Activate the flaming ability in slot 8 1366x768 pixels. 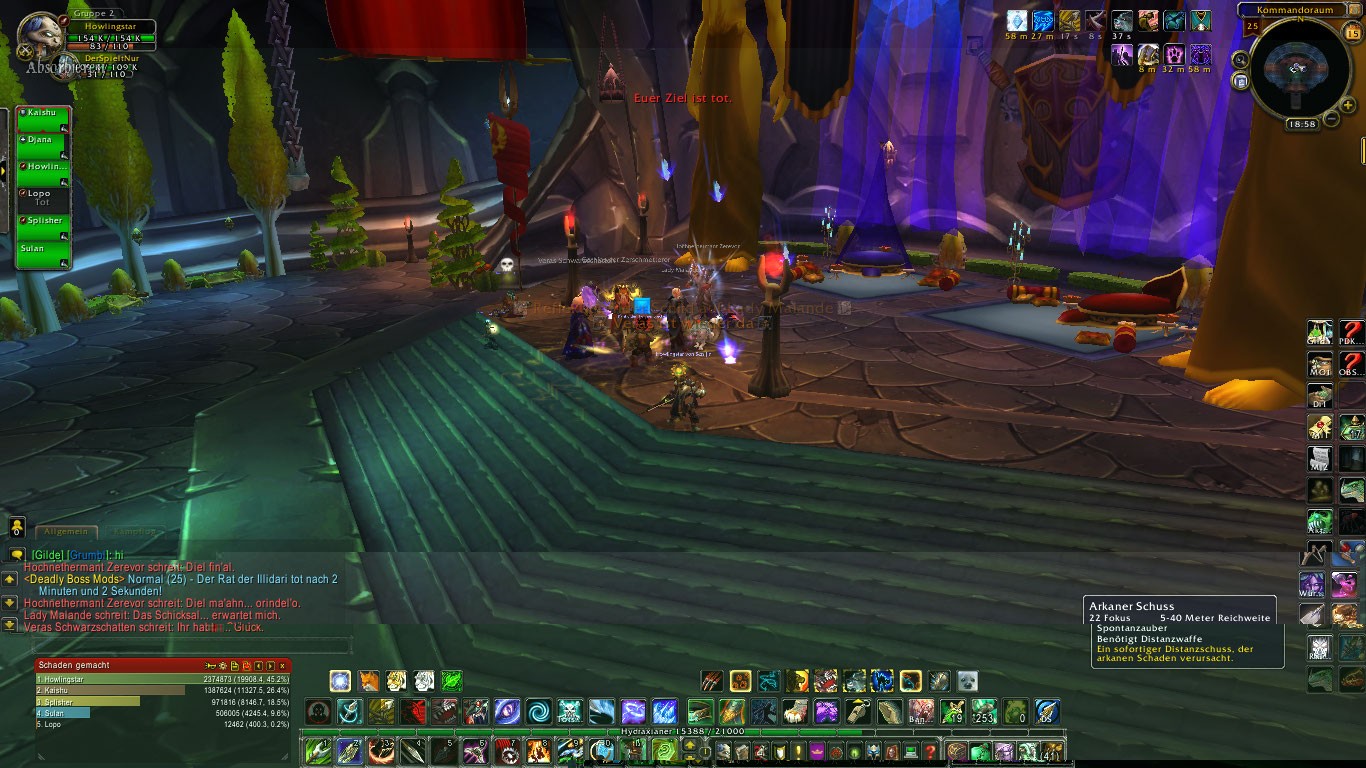pyautogui.click(x=541, y=750)
